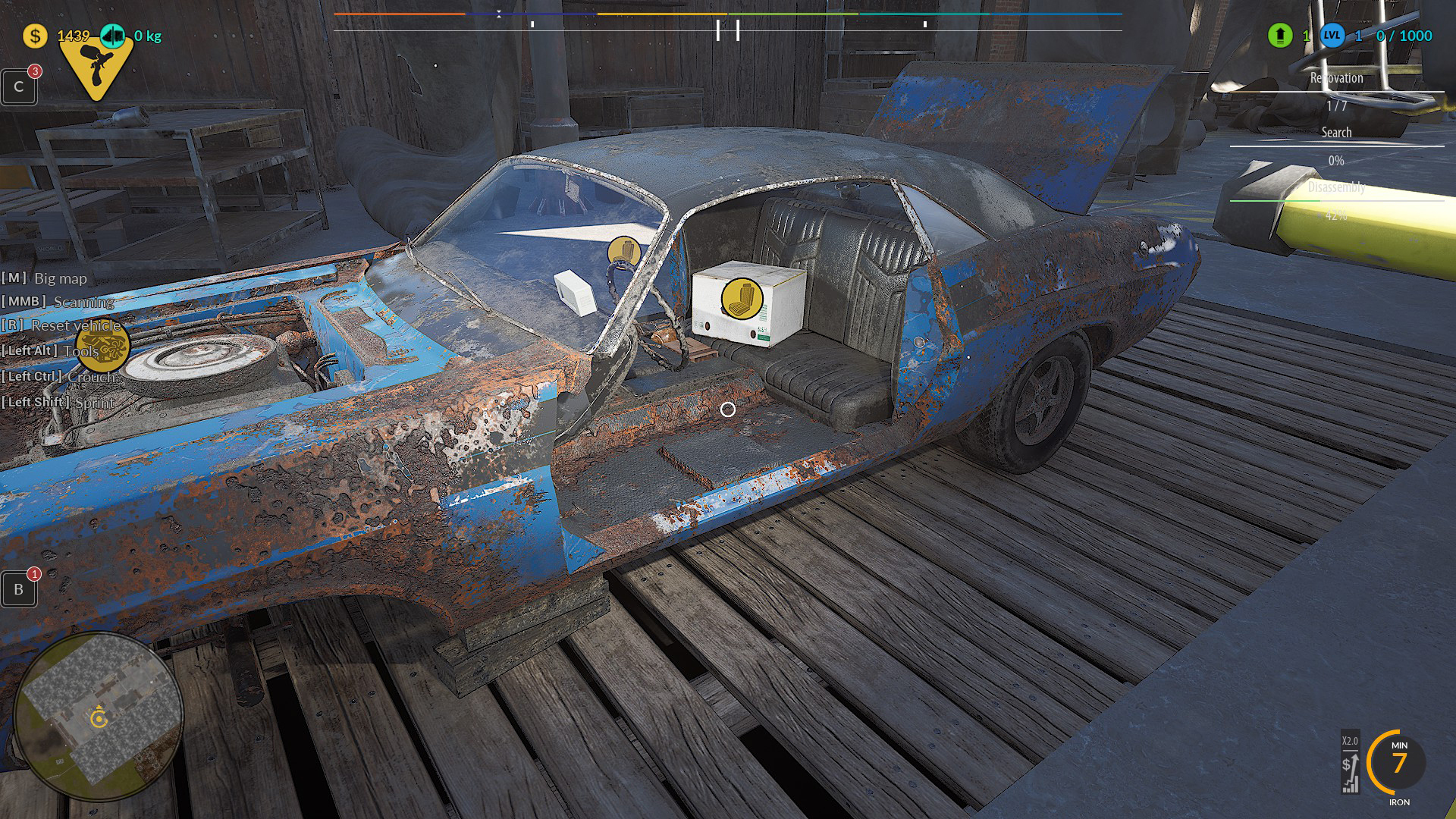Click the orange minute timer dial

pos(1398,762)
